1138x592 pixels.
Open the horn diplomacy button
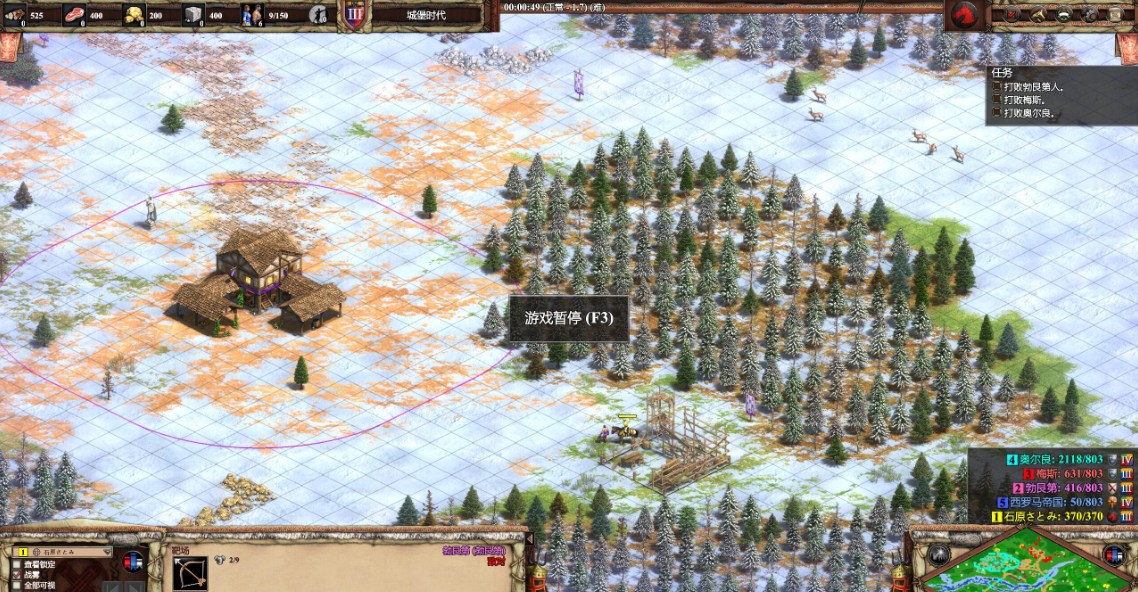(1037, 14)
